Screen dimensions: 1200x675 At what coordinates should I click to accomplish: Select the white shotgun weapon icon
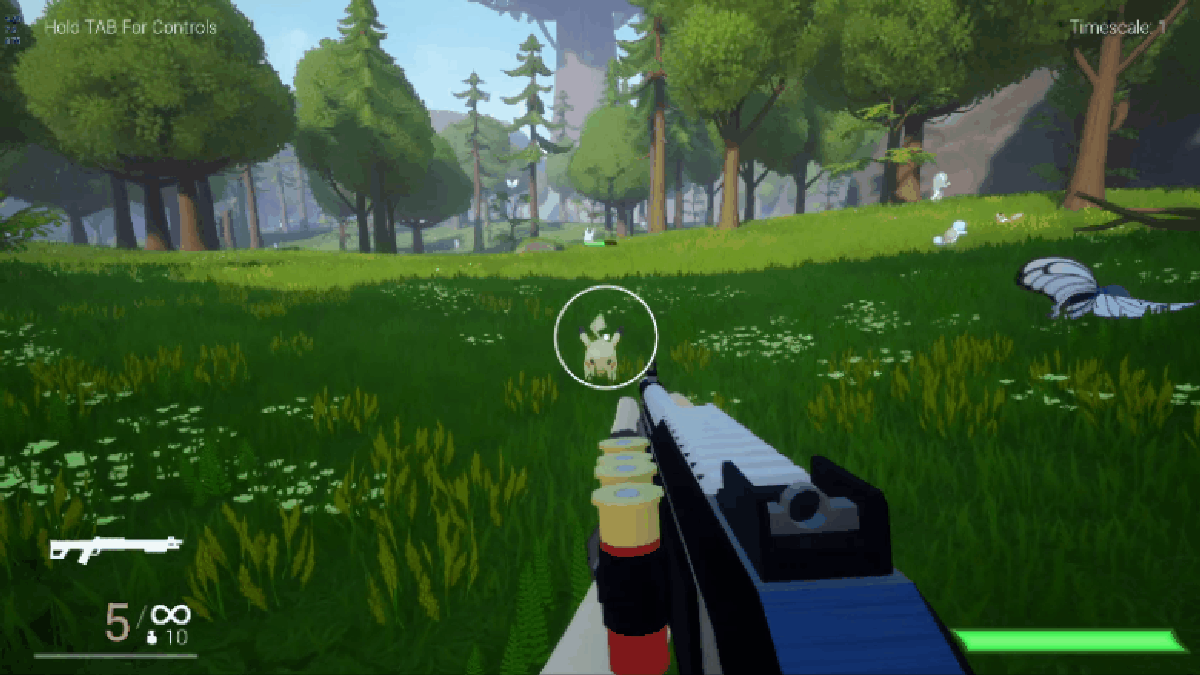point(115,547)
